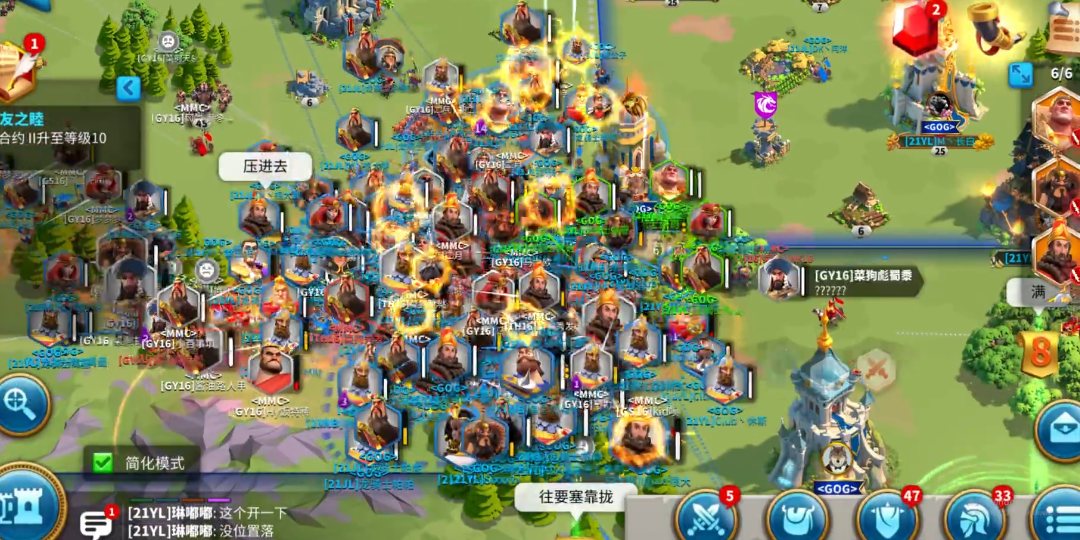
Task: Toggle the blue expand arrows for the march list
Action: 1020,75
